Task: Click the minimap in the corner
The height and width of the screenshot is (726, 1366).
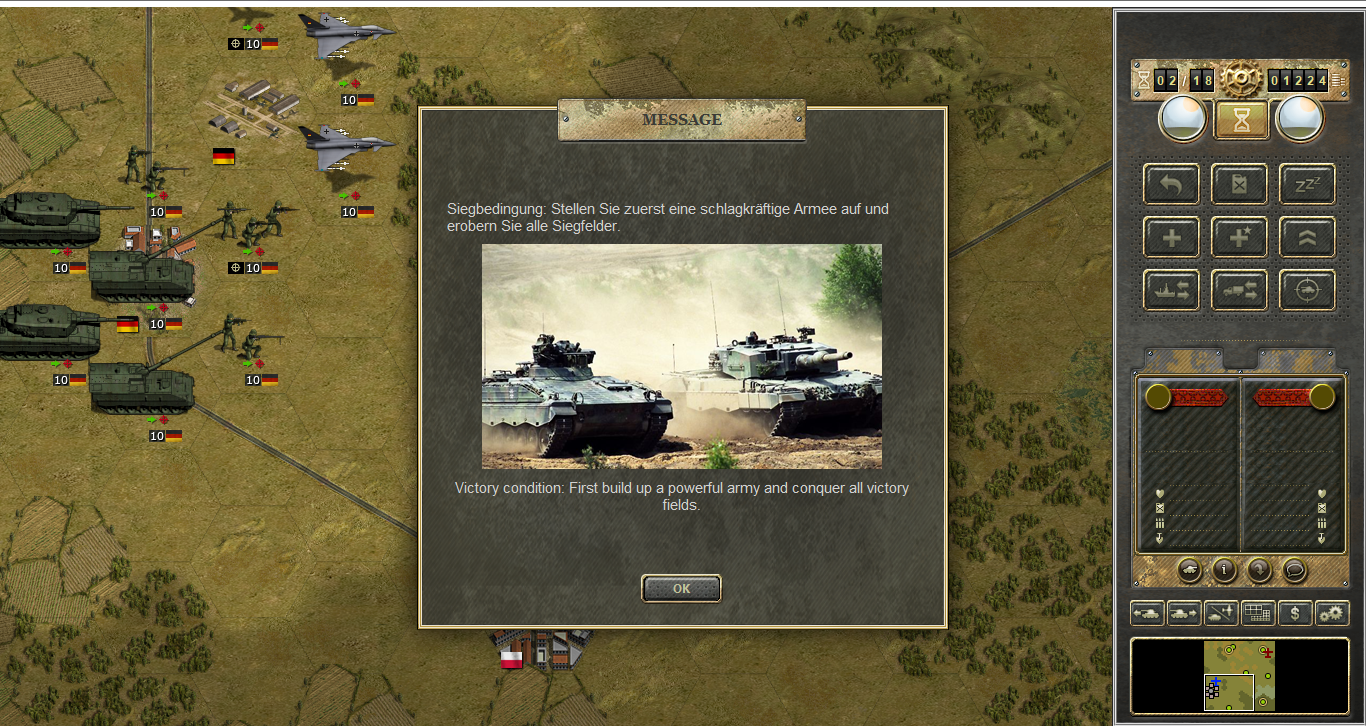Action: tap(1240, 677)
